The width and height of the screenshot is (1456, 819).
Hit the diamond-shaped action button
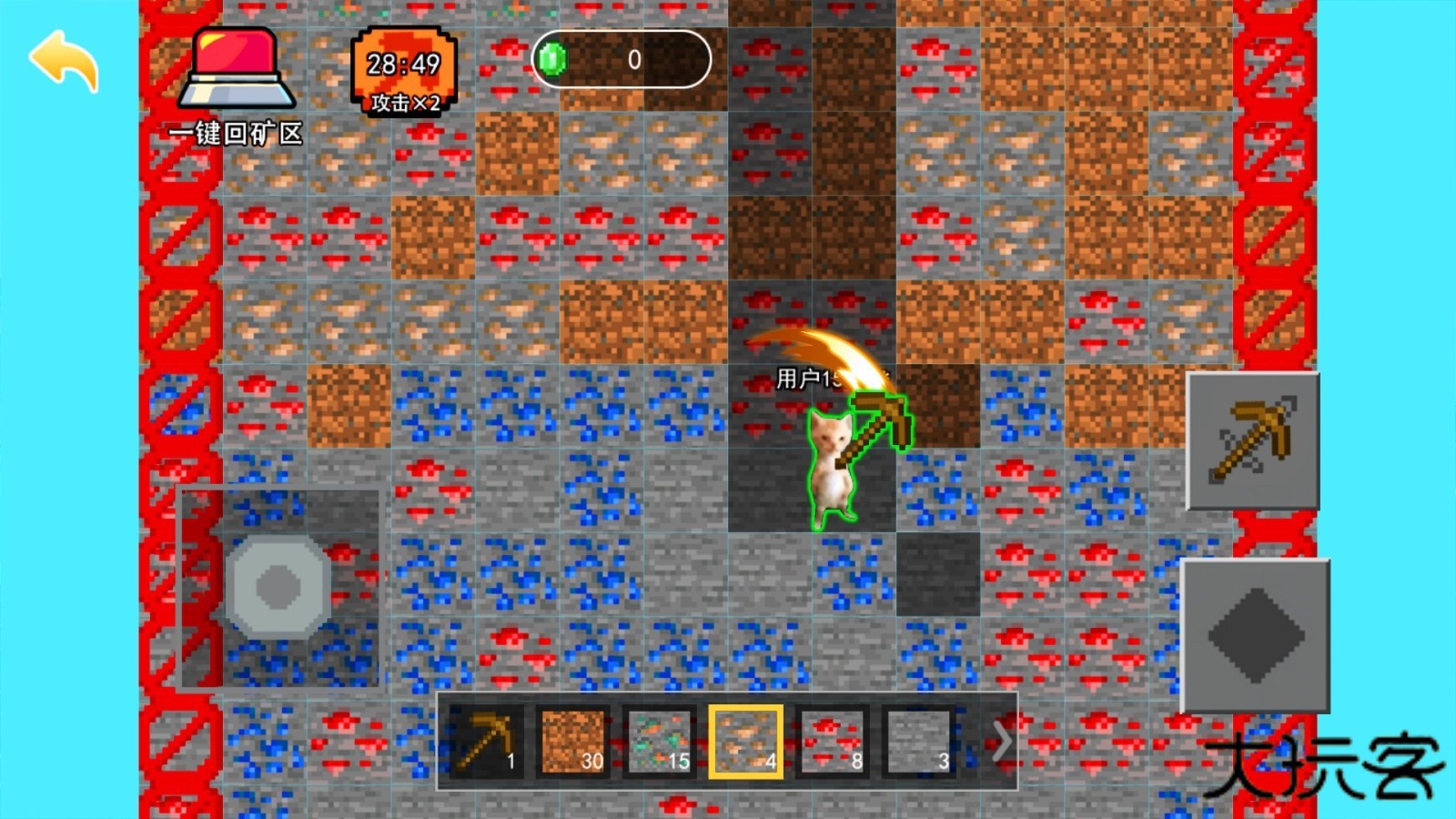1255,635
